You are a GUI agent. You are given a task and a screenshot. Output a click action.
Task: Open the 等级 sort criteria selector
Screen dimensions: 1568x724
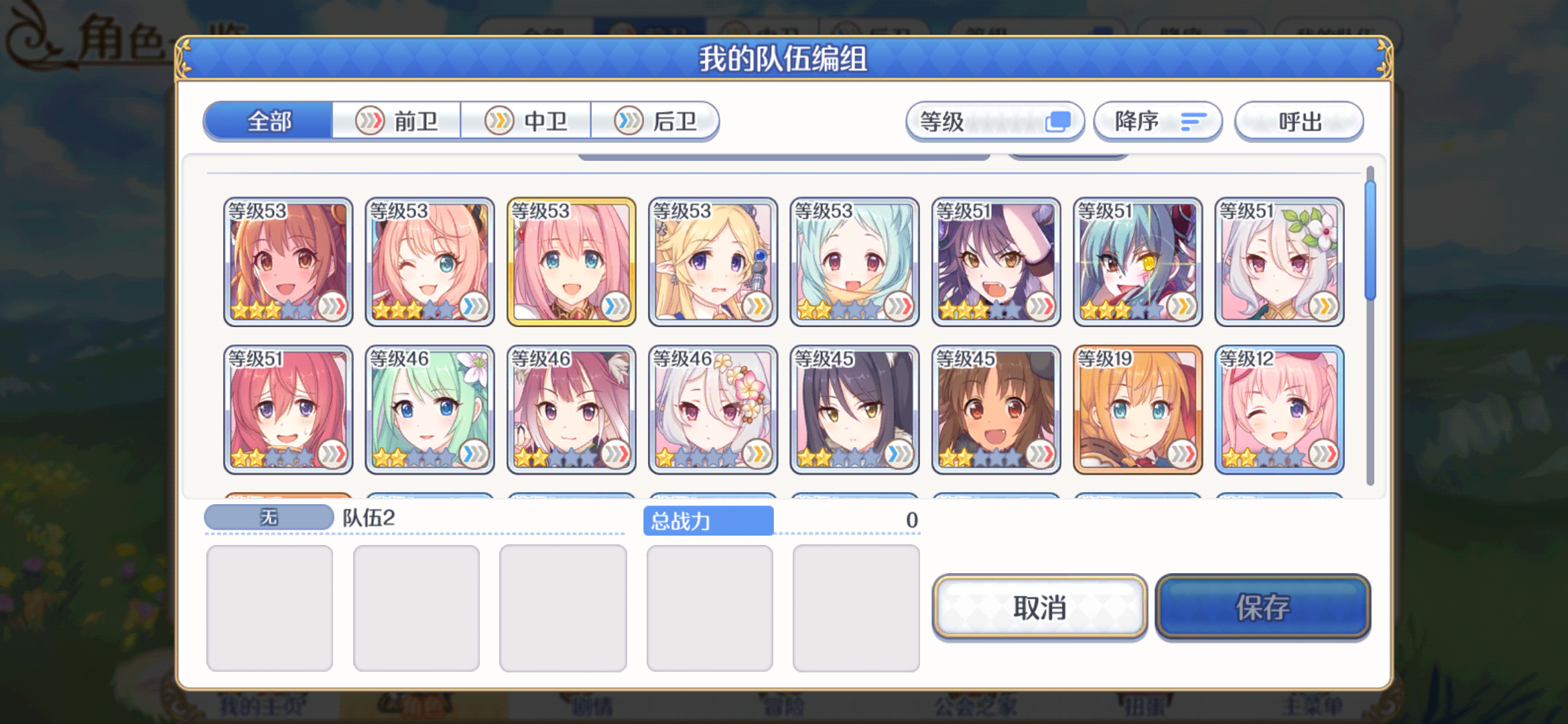[996, 121]
